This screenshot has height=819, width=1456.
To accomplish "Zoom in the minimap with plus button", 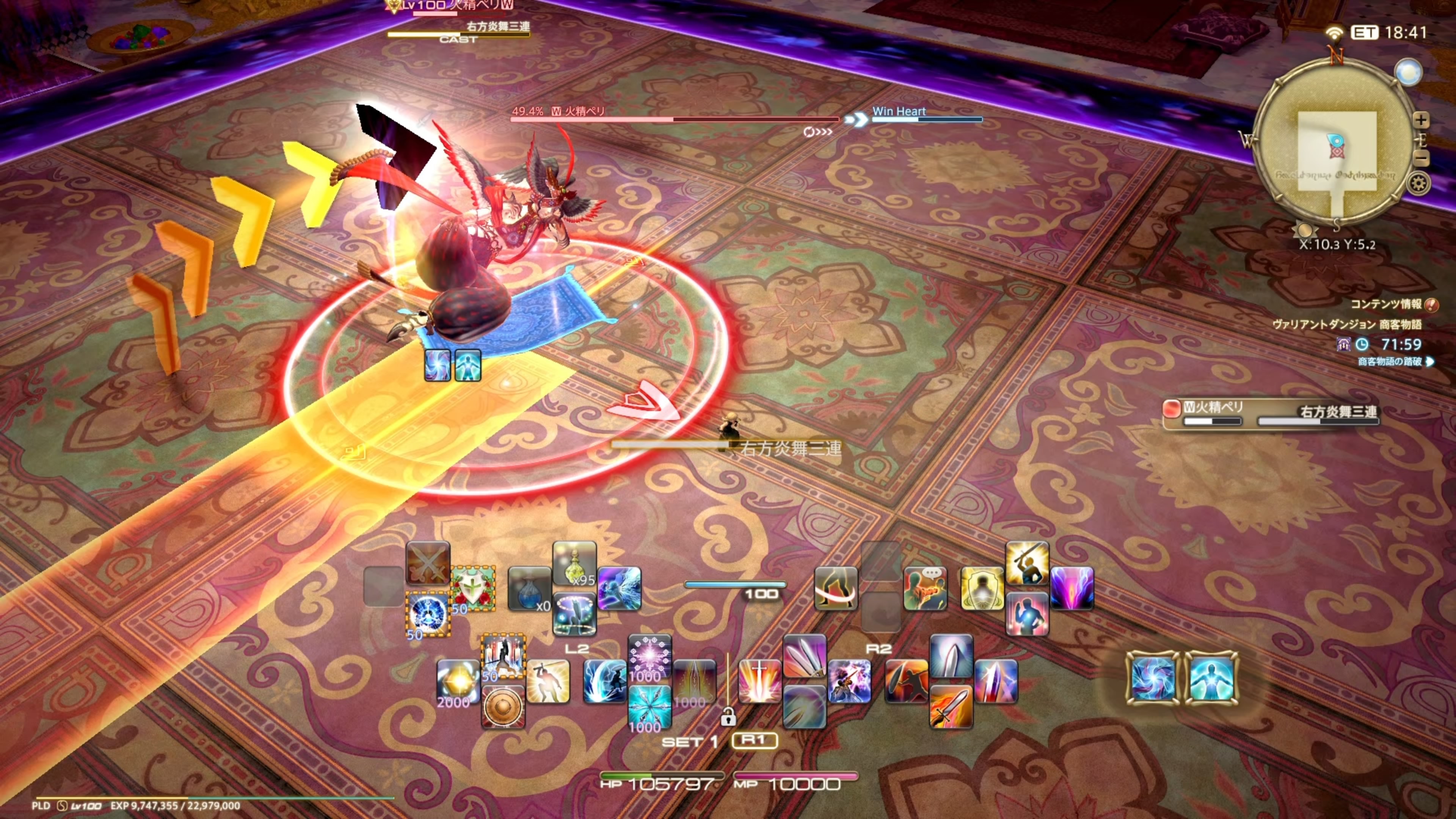I will click(x=1420, y=120).
